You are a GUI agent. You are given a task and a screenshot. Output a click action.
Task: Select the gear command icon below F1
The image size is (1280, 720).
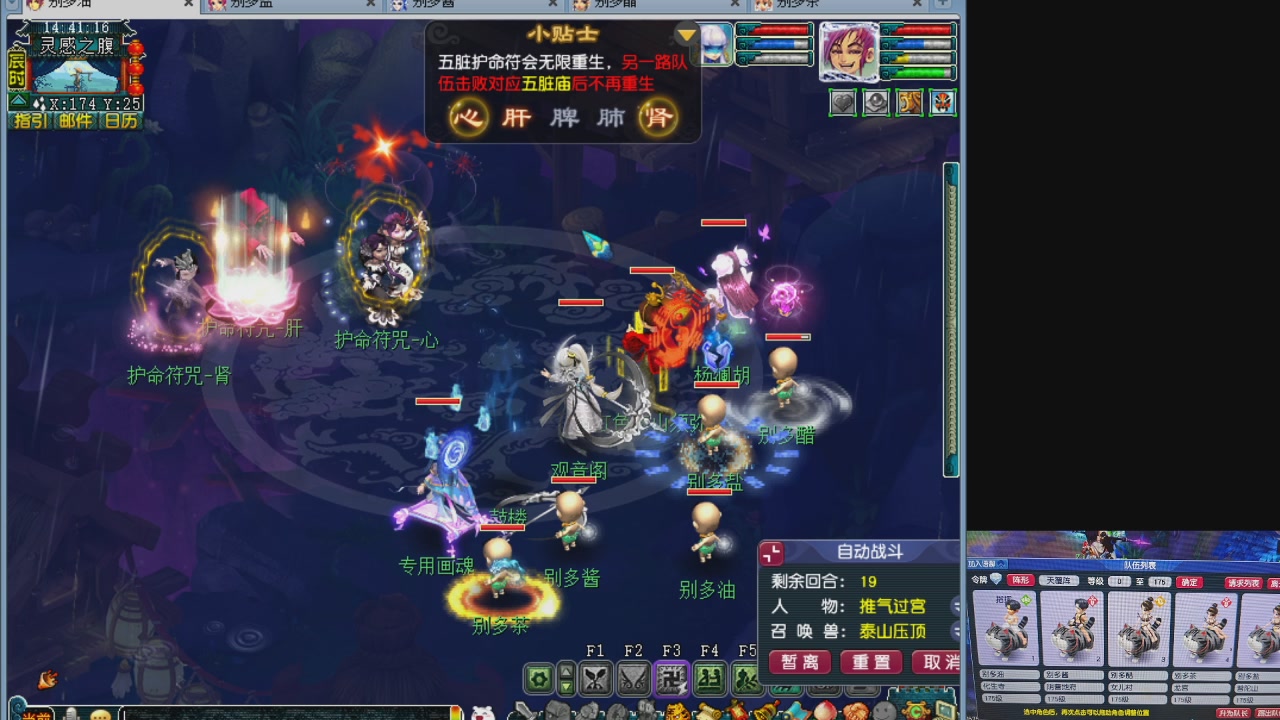tap(538, 677)
